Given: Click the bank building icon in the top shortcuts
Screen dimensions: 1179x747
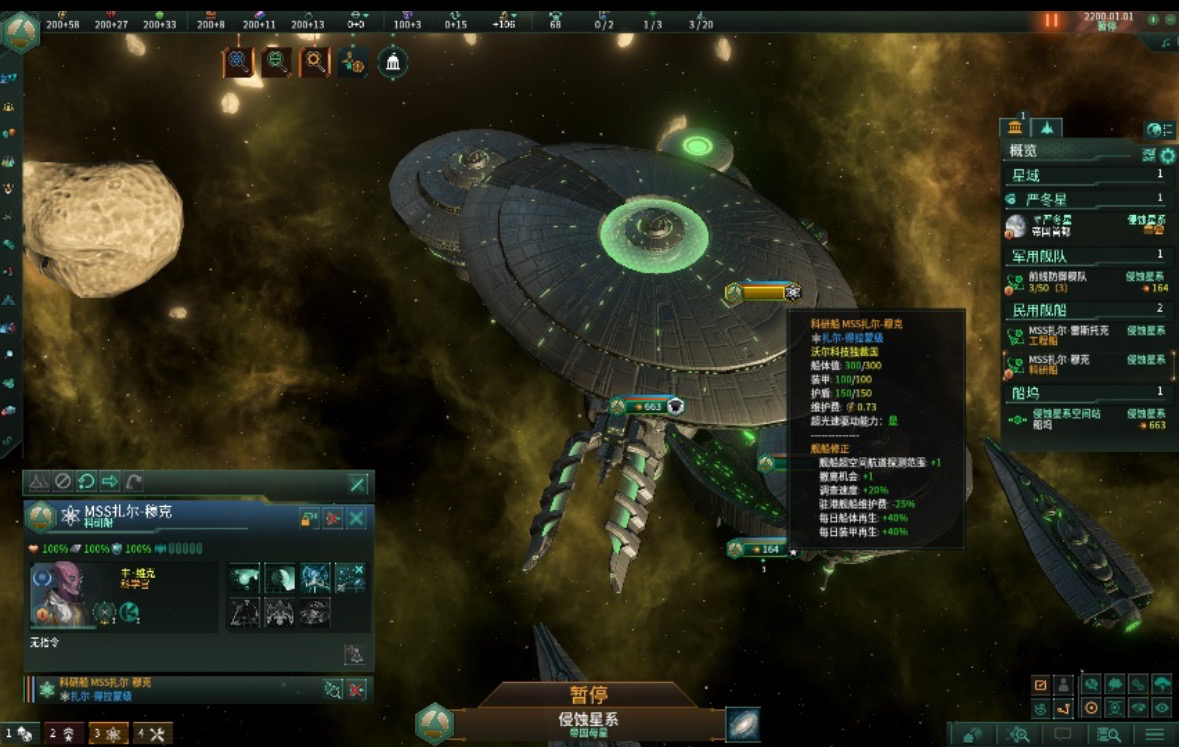Looking at the screenshot, I should [x=393, y=63].
